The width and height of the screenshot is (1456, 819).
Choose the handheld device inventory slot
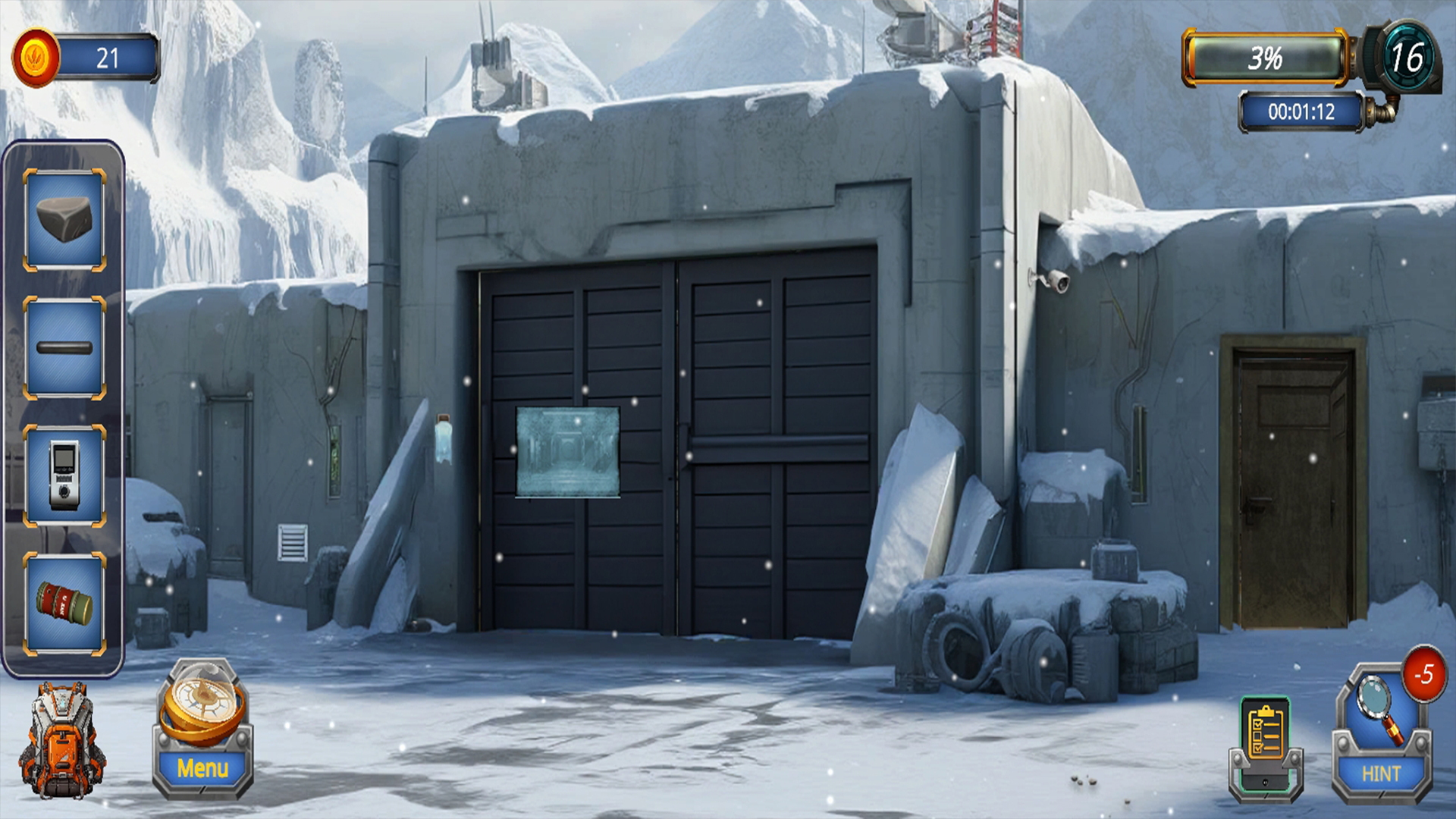(x=64, y=475)
